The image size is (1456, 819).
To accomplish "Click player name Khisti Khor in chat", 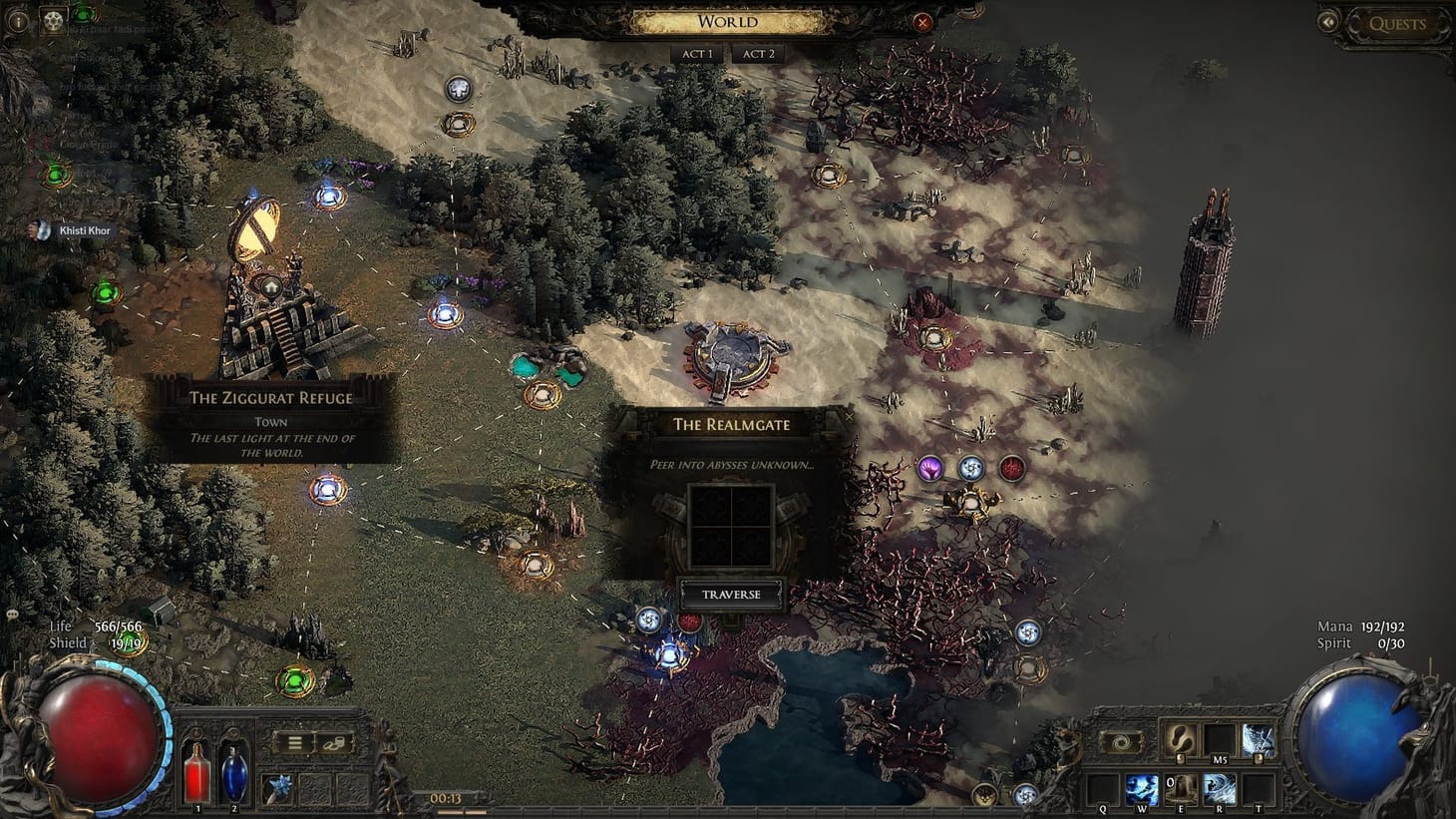I will click(x=86, y=229).
